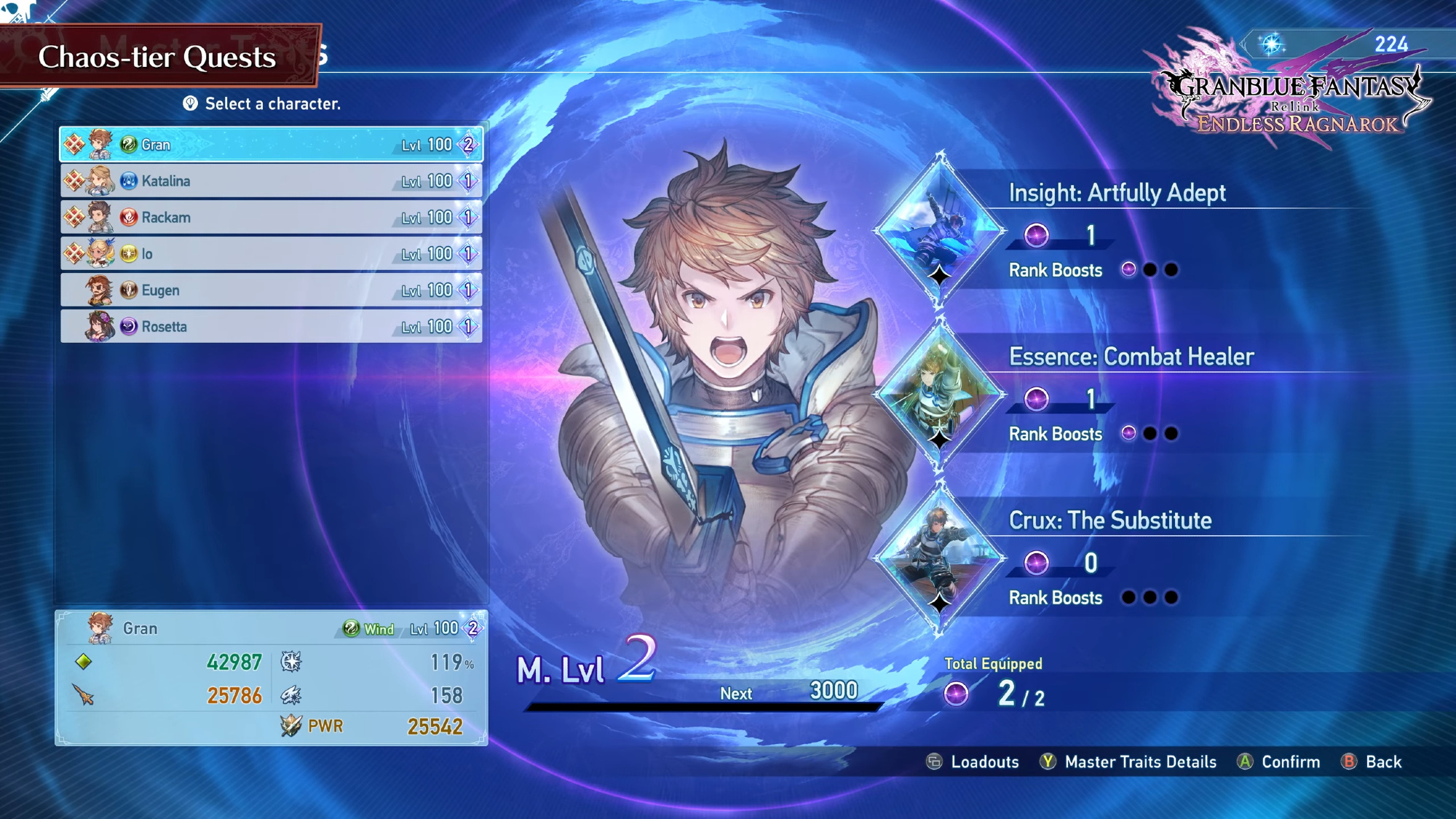The image size is (1456, 819).
Task: Pick Rackam from the character list
Action: pos(271,217)
